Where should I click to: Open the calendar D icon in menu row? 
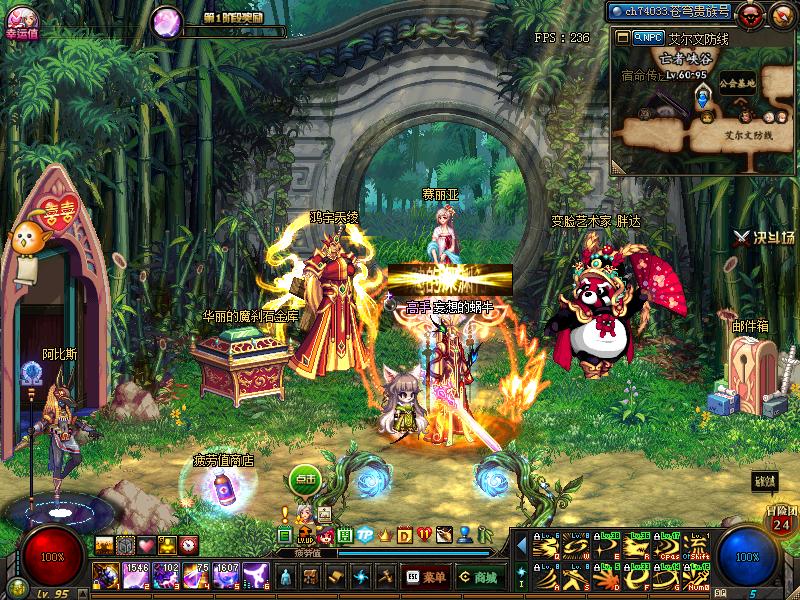(x=404, y=535)
